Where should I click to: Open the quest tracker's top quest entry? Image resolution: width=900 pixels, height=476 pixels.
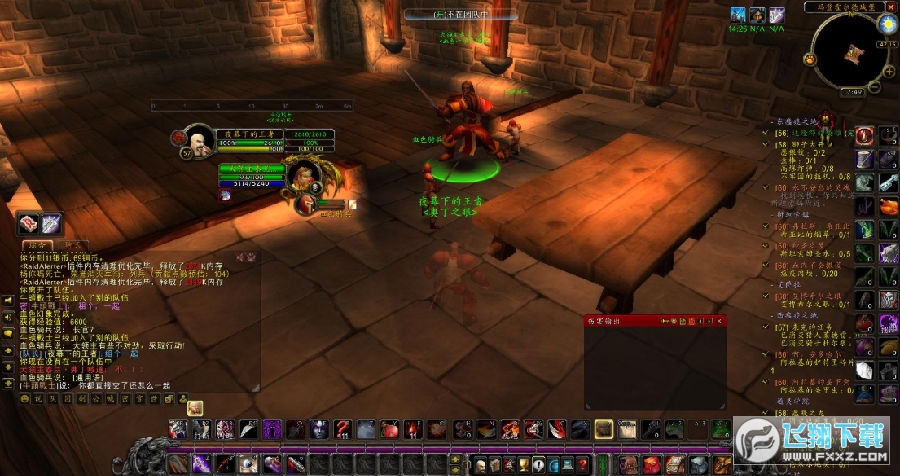[812, 133]
